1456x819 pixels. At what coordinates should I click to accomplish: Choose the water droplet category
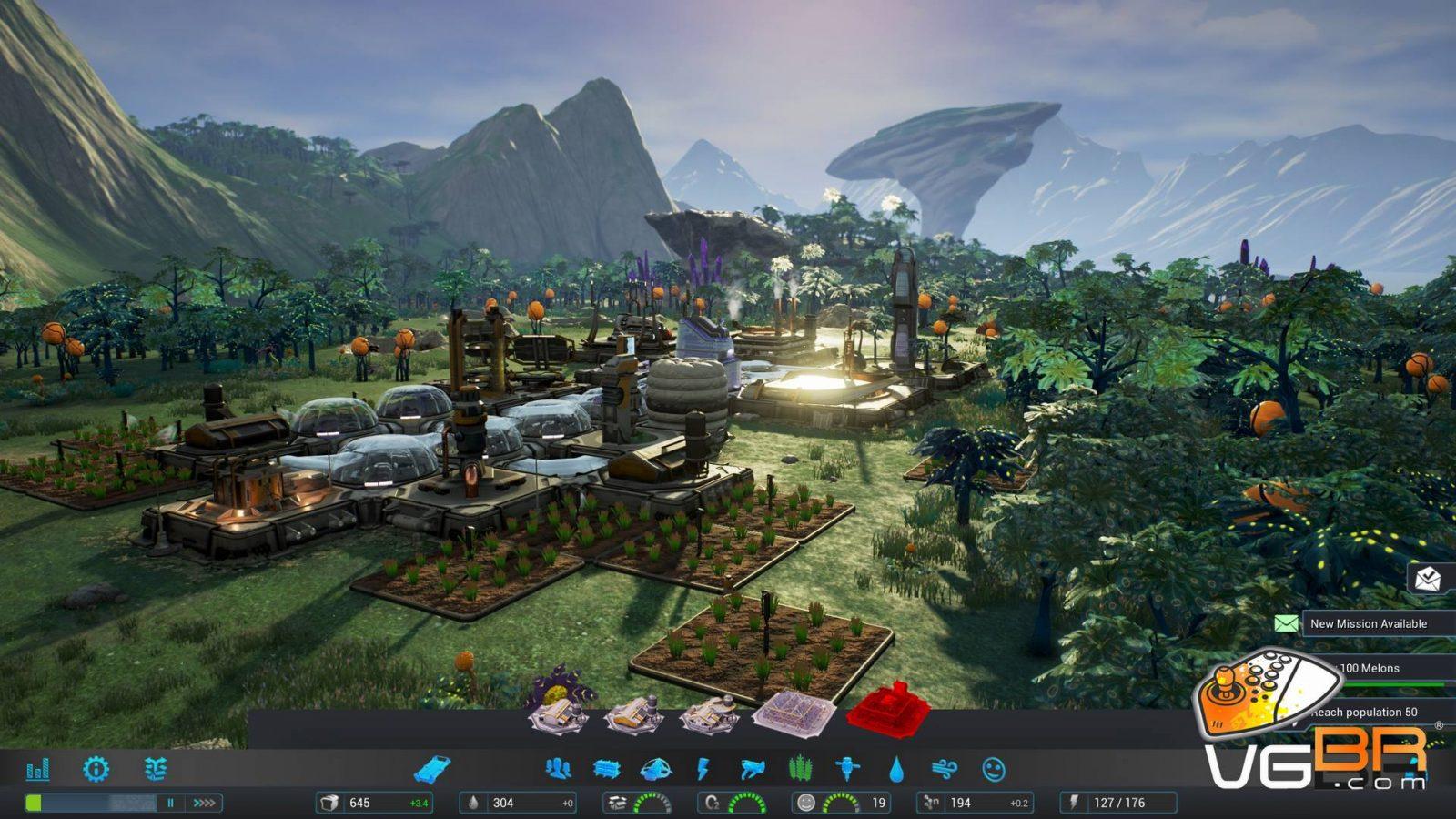click(896, 770)
